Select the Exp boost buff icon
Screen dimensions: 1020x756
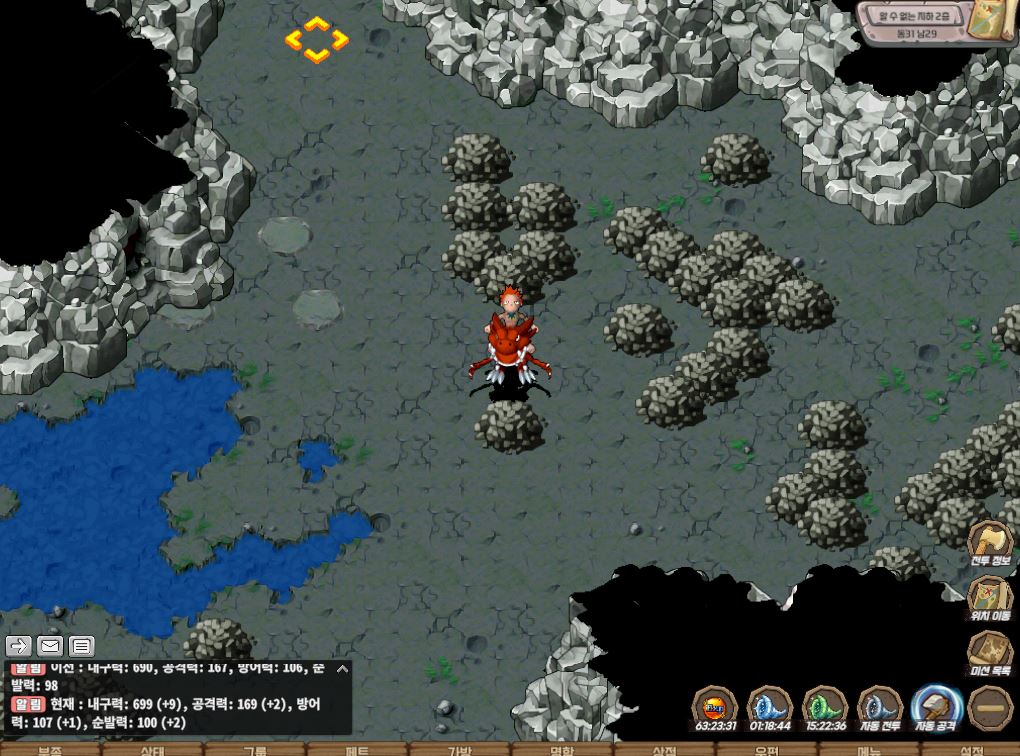[x=714, y=705]
